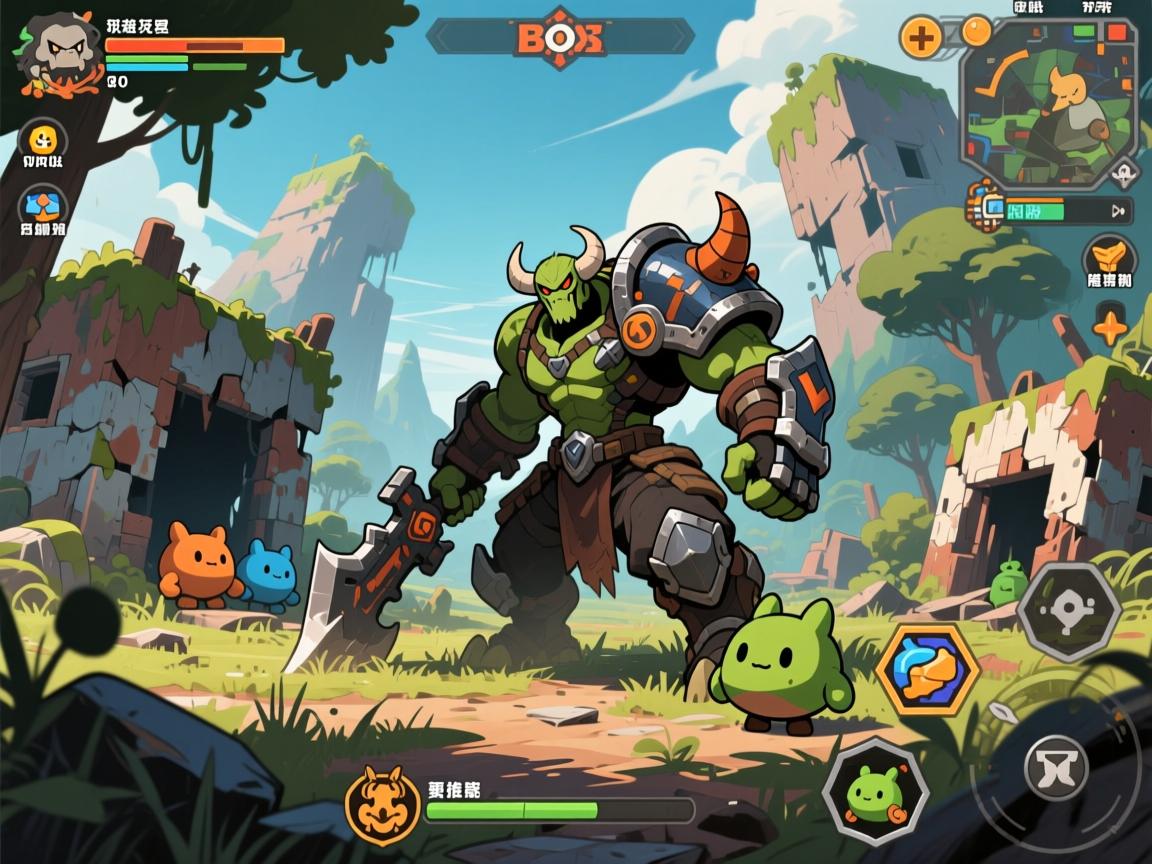
Task: Open the blue and orange map icon
Action: coord(43,205)
